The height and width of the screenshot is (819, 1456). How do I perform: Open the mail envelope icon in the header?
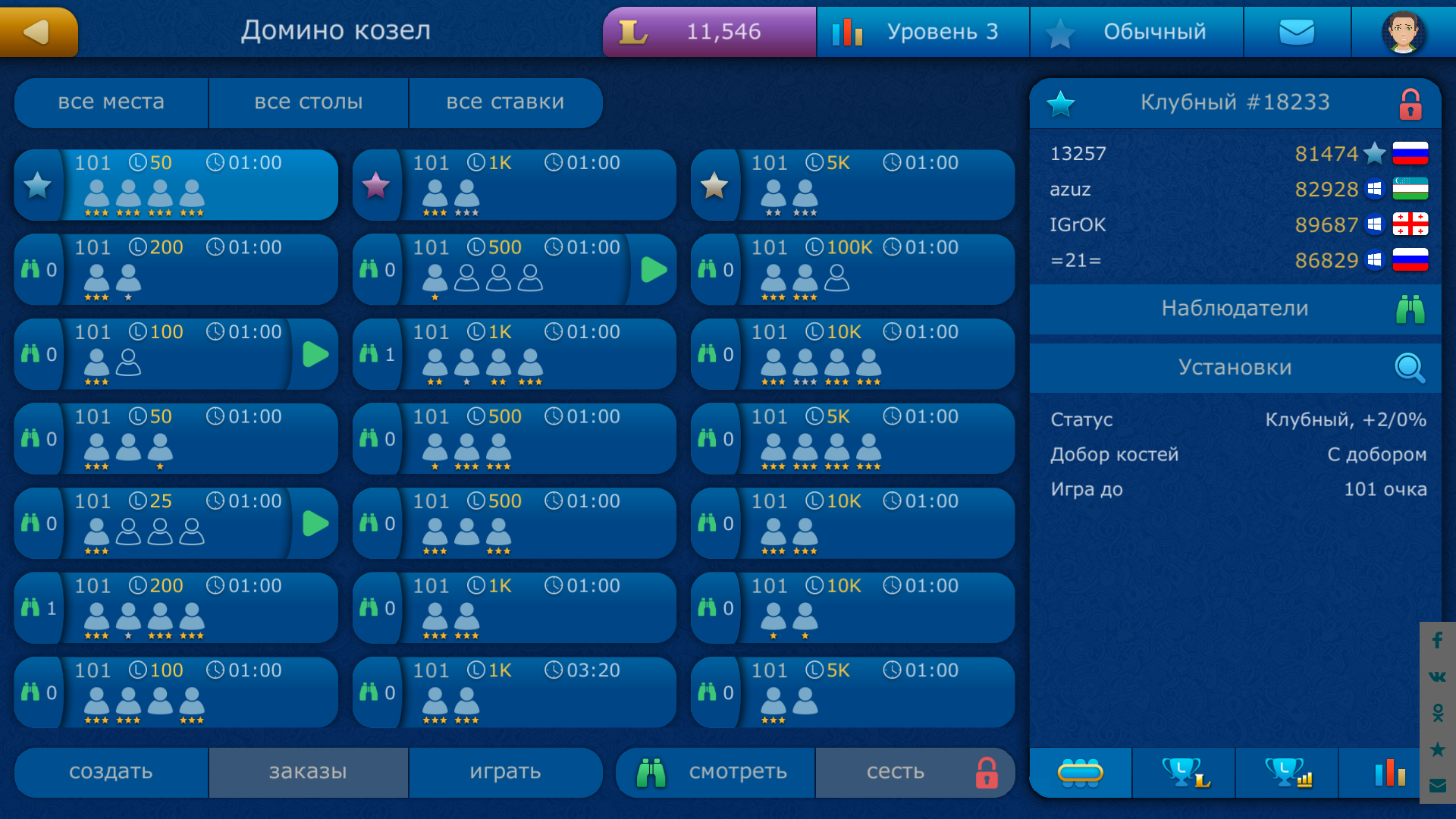tap(1297, 32)
